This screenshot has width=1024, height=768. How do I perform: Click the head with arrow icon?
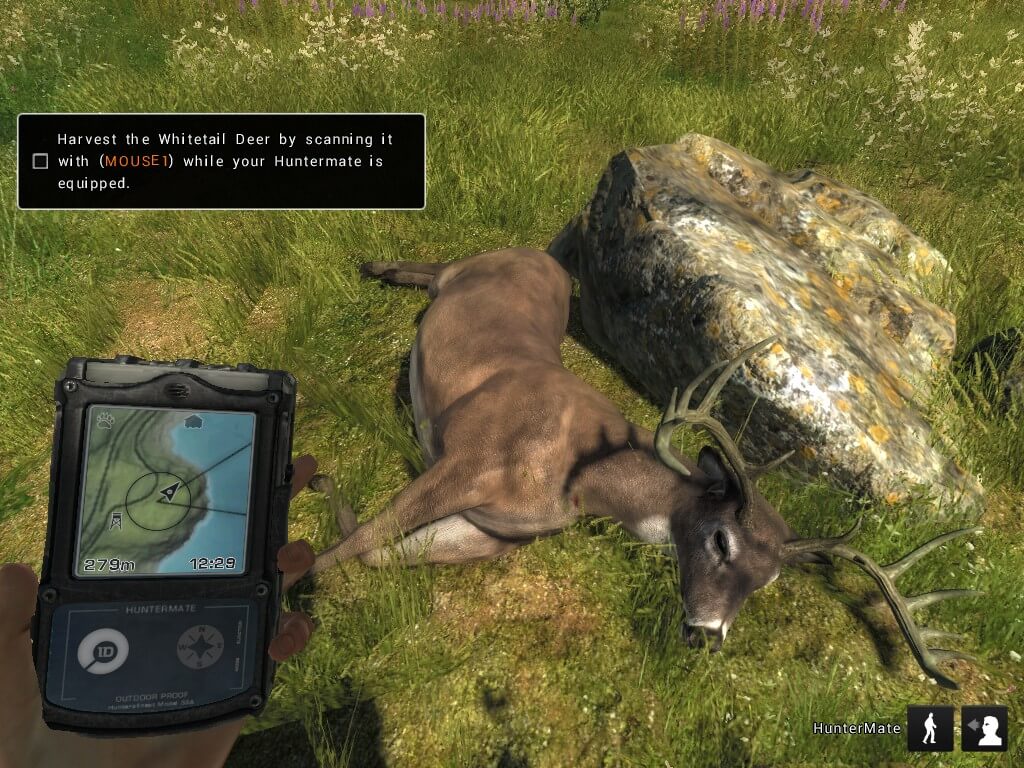(984, 728)
